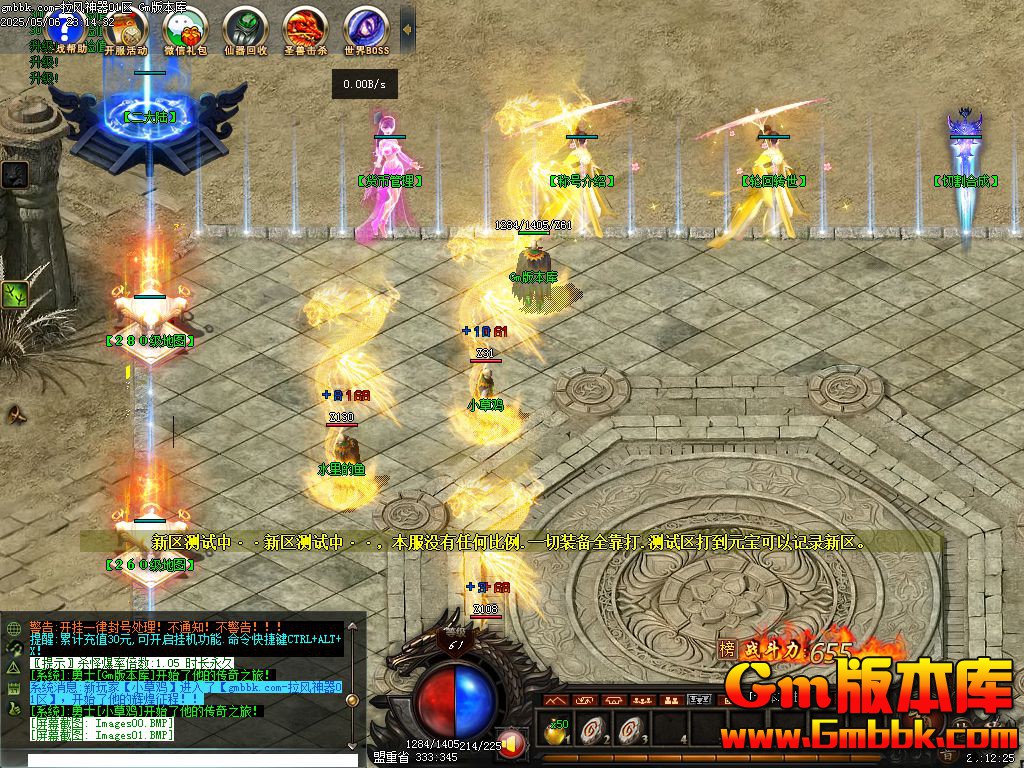Select the triangle chat channel icon
This screenshot has width=1024, height=768.
14,667
